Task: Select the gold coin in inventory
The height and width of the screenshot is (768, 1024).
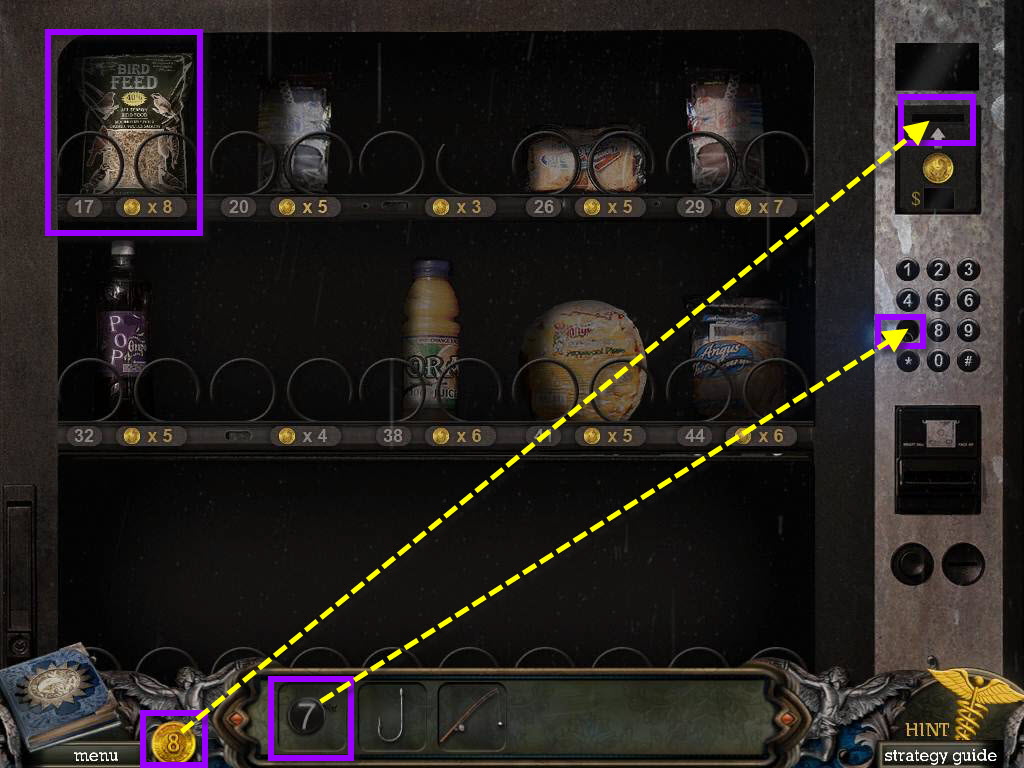Action: coord(174,741)
